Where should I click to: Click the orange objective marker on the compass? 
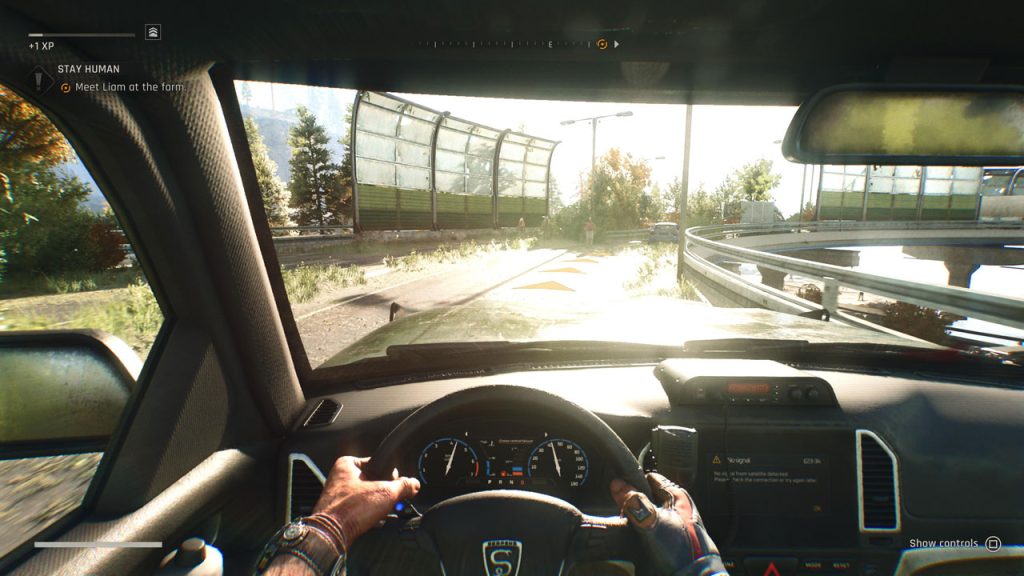coord(602,44)
